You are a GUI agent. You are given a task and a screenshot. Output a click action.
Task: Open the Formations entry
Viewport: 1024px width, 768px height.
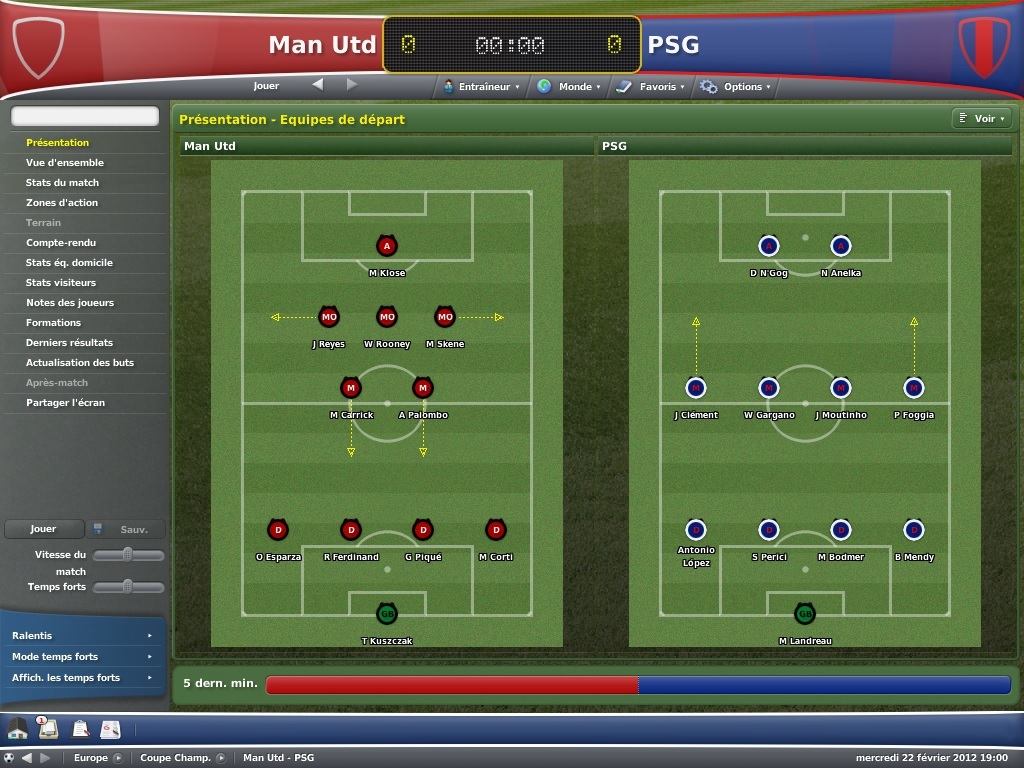click(54, 323)
